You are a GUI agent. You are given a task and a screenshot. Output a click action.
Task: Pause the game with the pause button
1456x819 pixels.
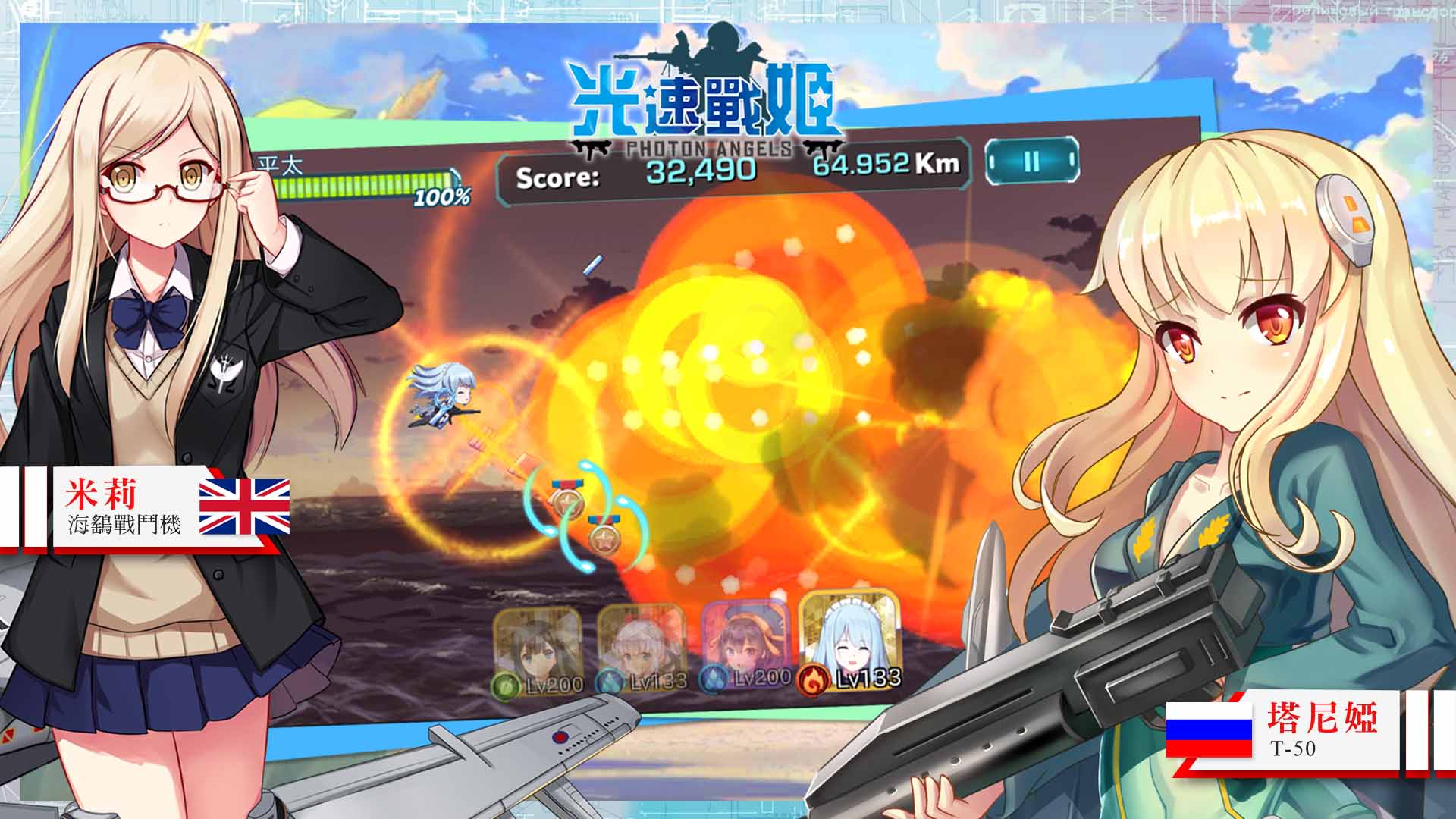[x=1031, y=161]
